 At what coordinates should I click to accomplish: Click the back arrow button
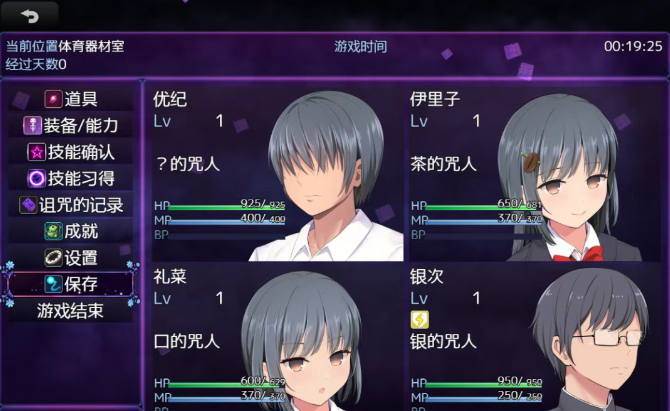click(x=29, y=15)
